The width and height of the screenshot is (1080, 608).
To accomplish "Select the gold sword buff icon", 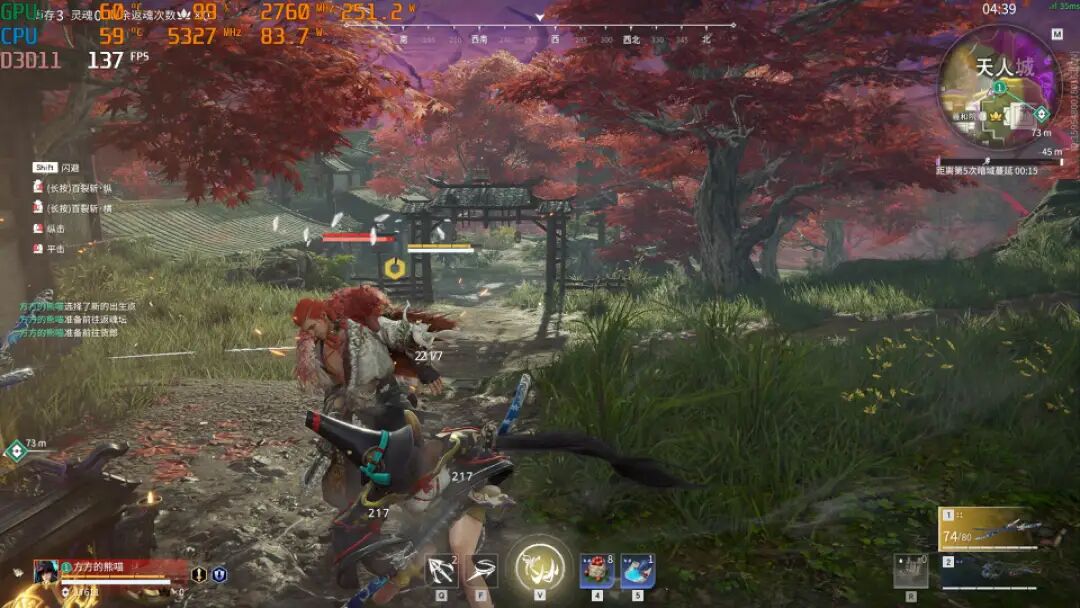I will point(199,575).
